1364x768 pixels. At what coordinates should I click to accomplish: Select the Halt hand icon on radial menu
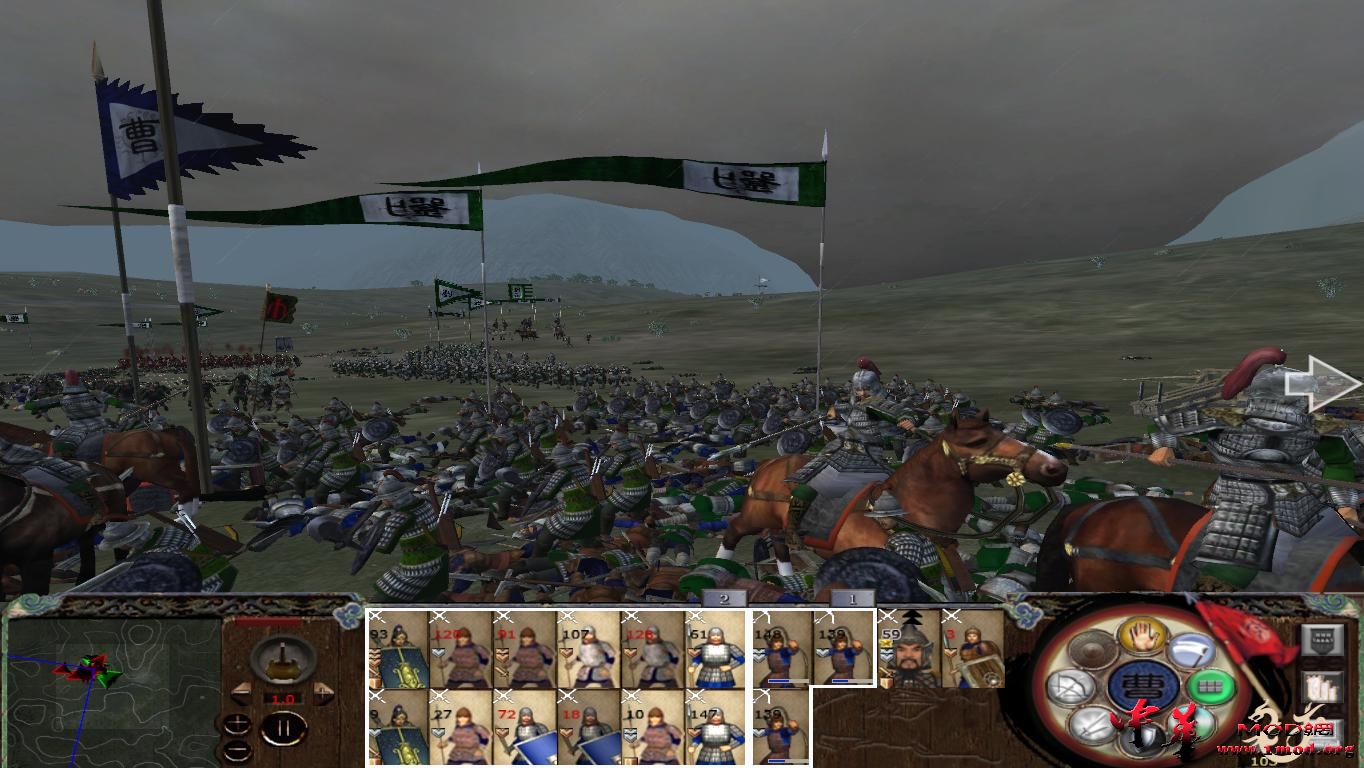pyautogui.click(x=1144, y=635)
